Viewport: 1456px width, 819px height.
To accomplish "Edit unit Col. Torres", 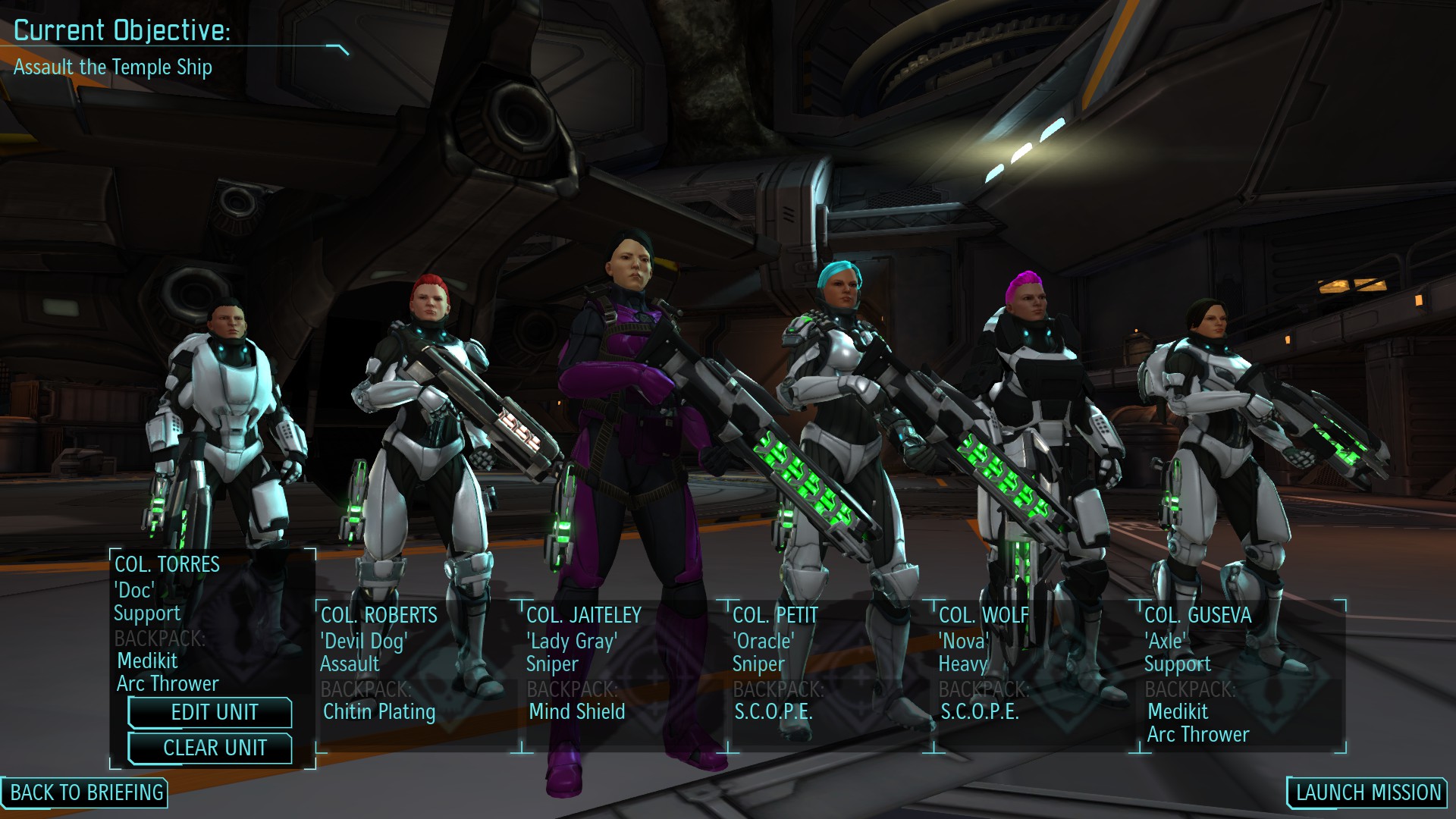I will [x=211, y=712].
